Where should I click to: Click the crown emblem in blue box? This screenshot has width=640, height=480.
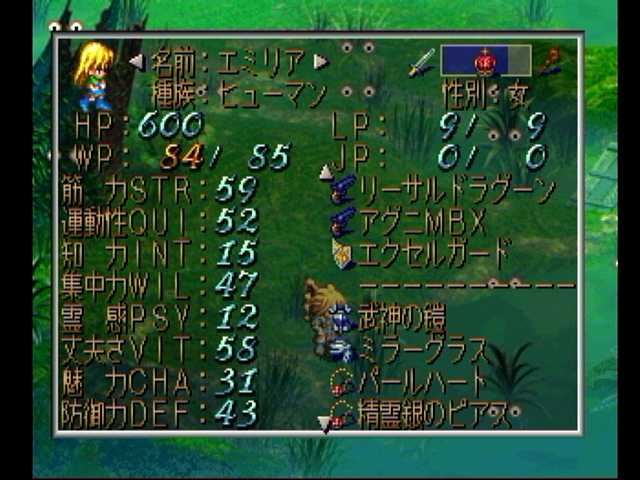click(485, 61)
